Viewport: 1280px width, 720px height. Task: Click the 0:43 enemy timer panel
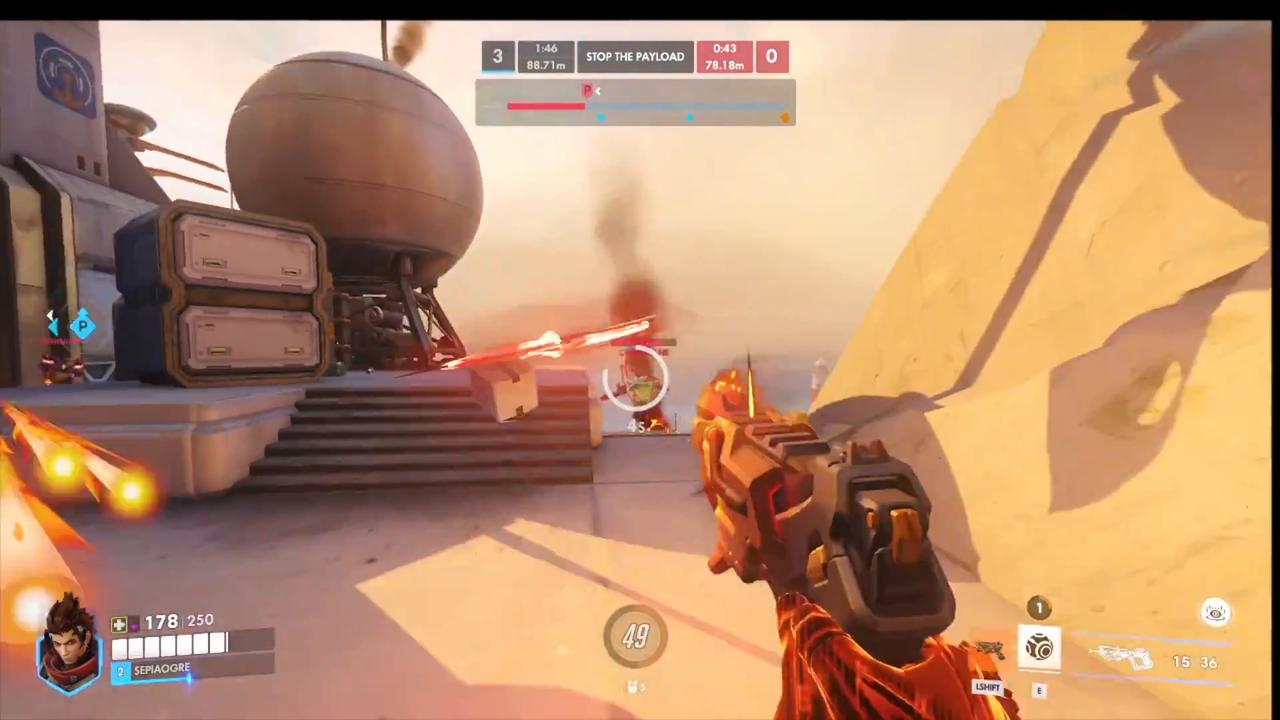click(x=723, y=57)
